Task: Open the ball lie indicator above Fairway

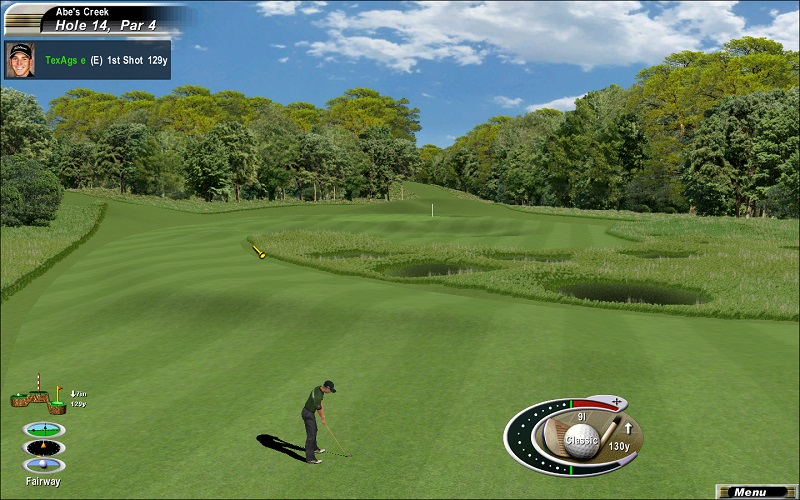Action: [x=44, y=465]
